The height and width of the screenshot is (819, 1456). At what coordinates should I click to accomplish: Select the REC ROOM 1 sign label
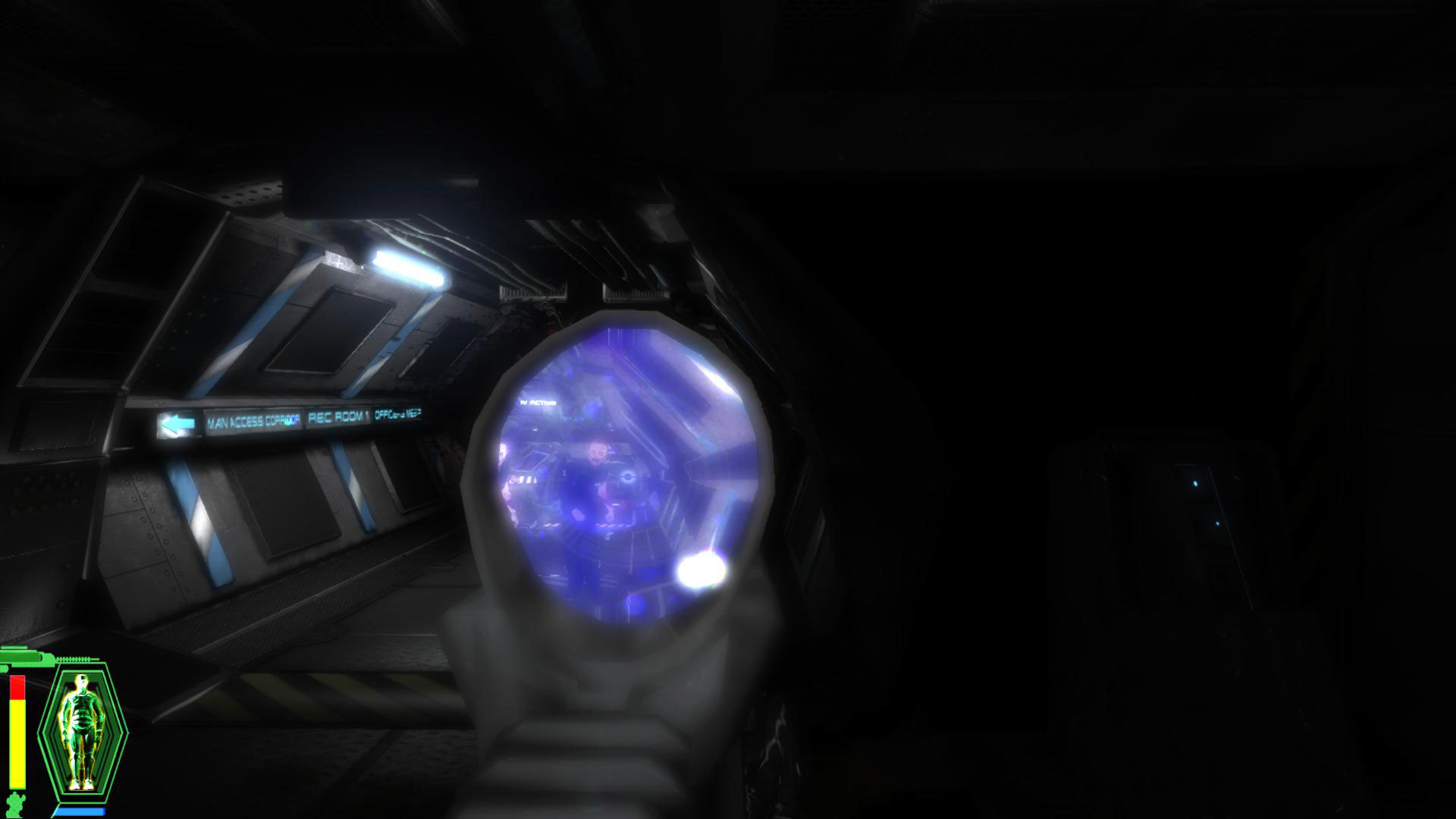[x=337, y=418]
